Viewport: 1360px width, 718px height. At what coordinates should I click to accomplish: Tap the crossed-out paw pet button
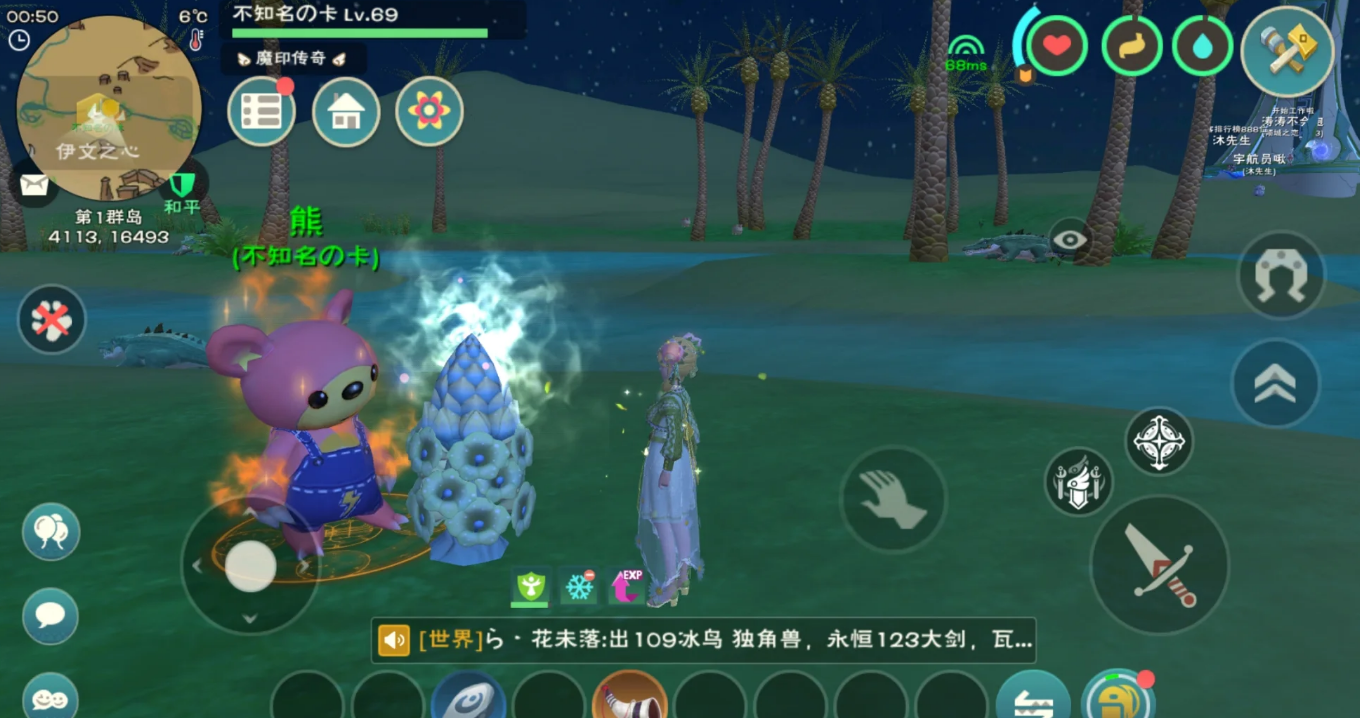(x=52, y=319)
